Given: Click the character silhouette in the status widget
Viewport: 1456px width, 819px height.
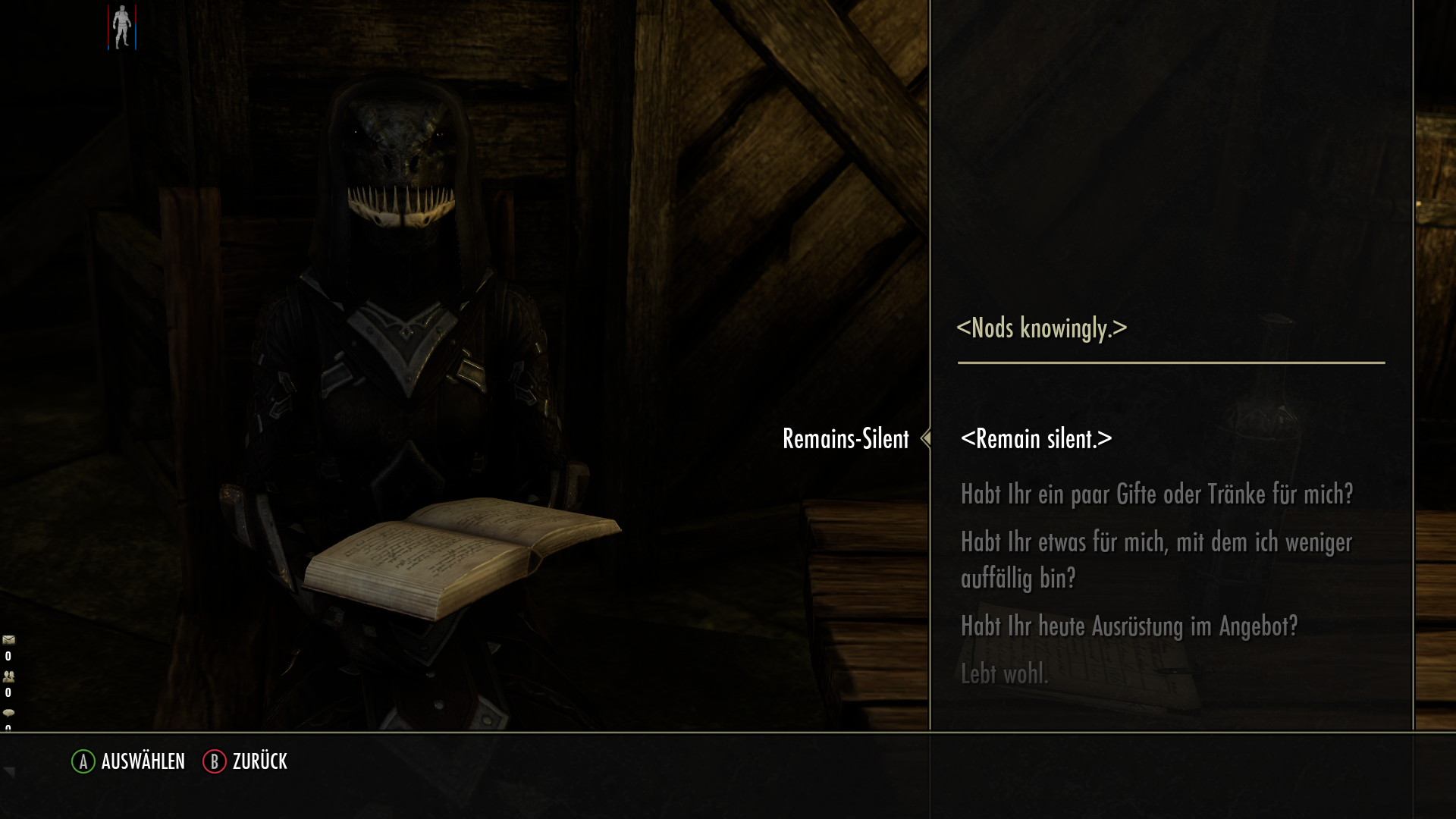Looking at the screenshot, I should click(x=121, y=27).
